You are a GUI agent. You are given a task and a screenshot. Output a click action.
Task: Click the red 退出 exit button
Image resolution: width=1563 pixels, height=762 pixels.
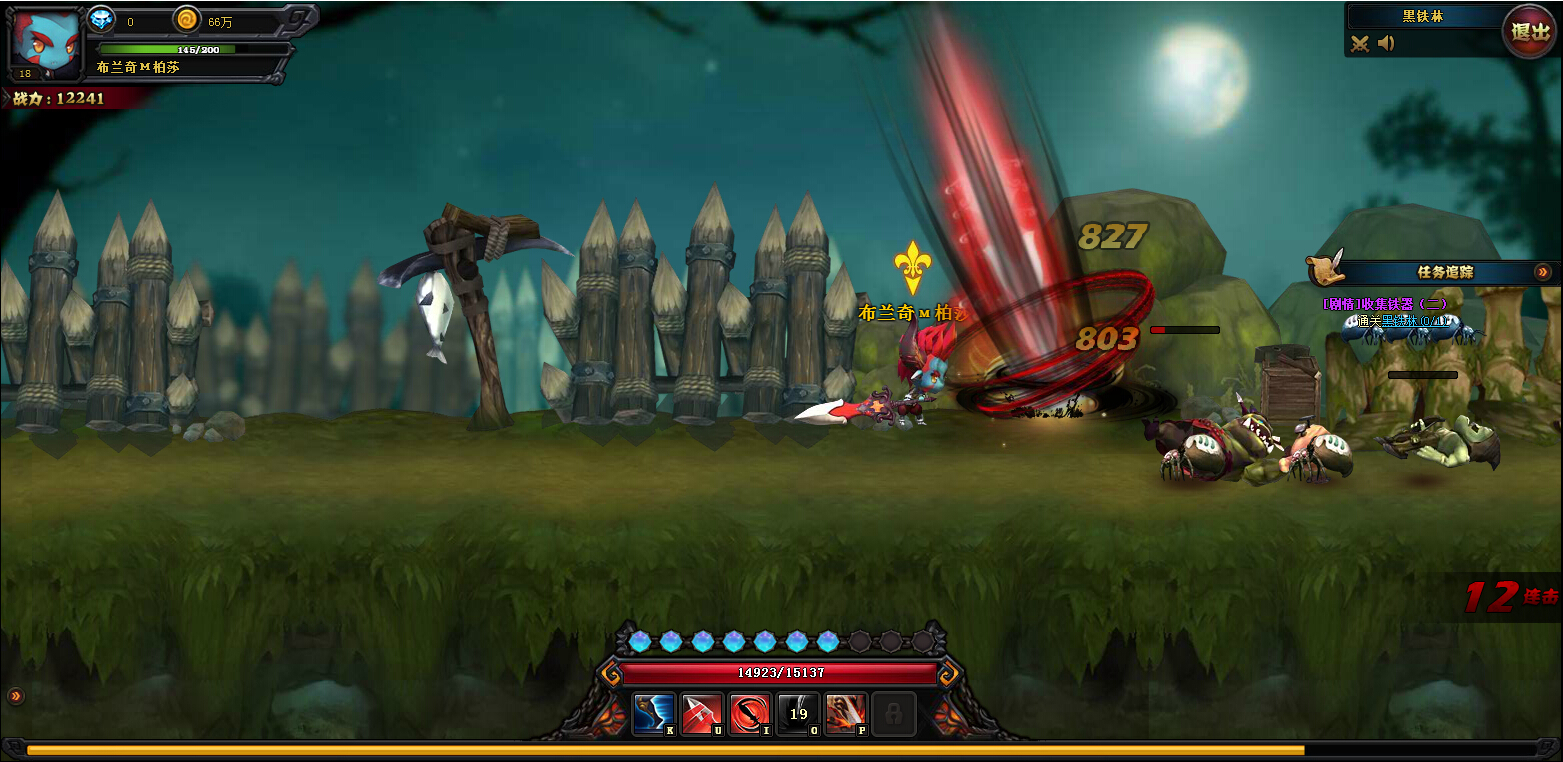pos(1530,31)
